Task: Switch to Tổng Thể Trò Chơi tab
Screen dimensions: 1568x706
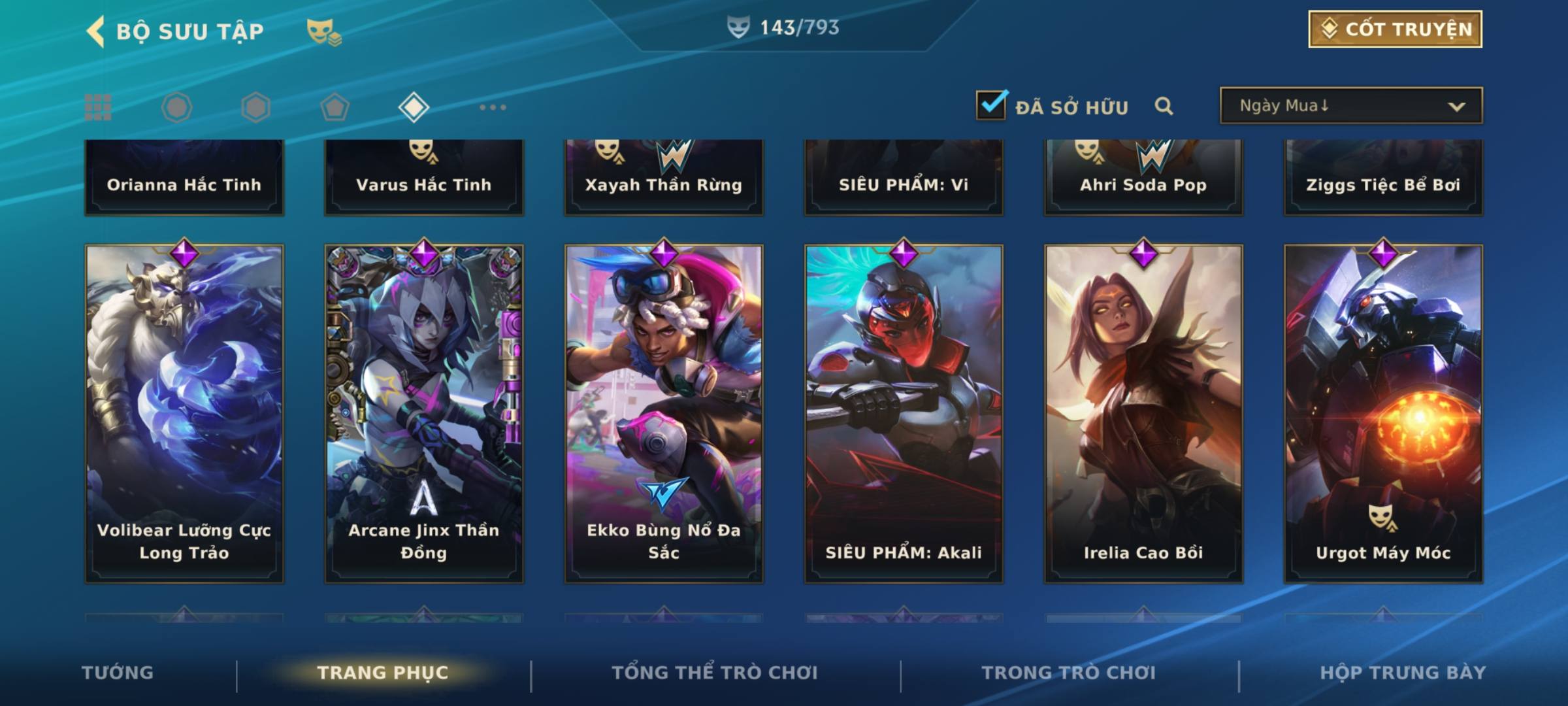Action: click(715, 673)
